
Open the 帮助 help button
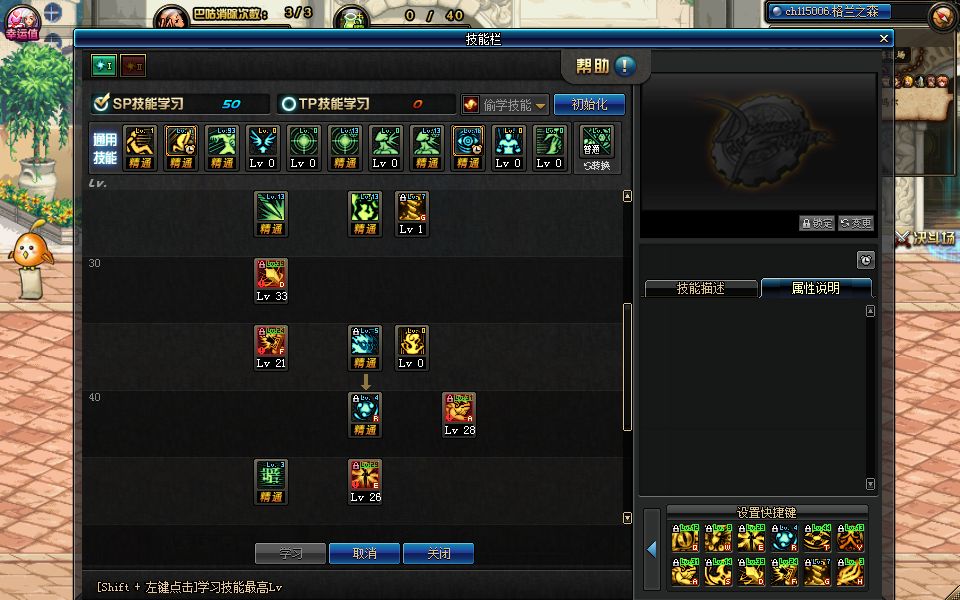click(x=606, y=67)
